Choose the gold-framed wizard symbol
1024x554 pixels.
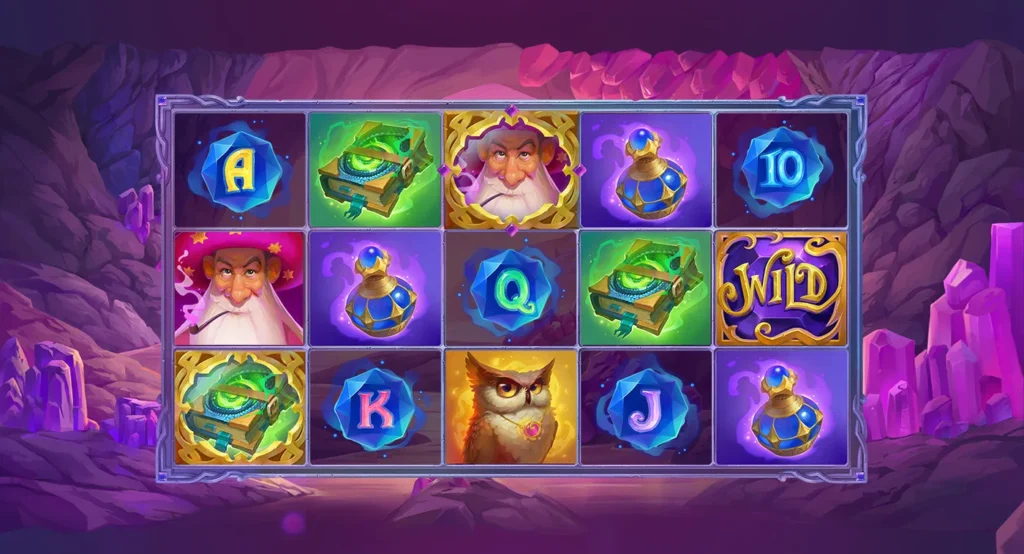(x=511, y=170)
